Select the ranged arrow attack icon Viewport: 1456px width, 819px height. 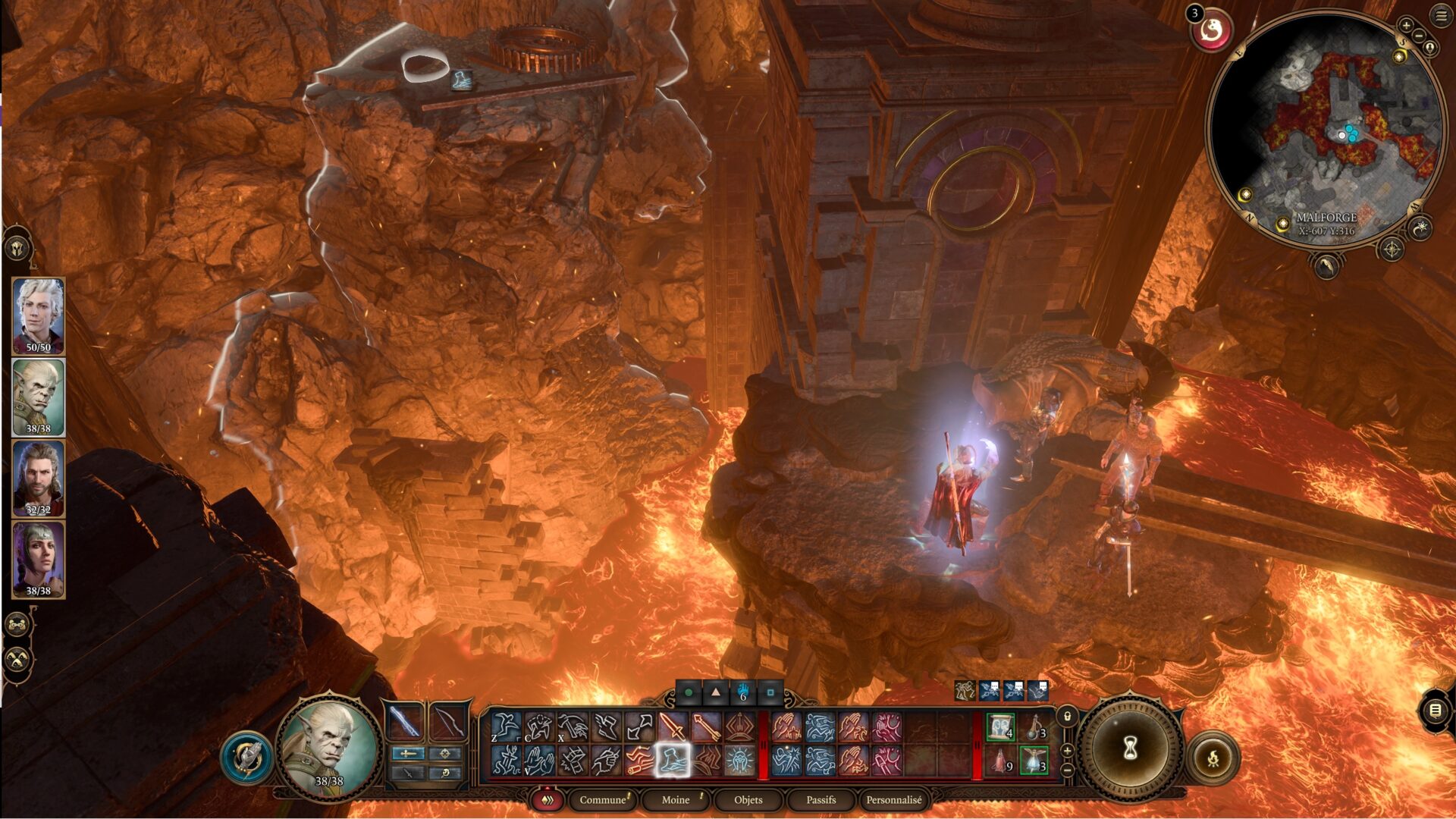705,727
